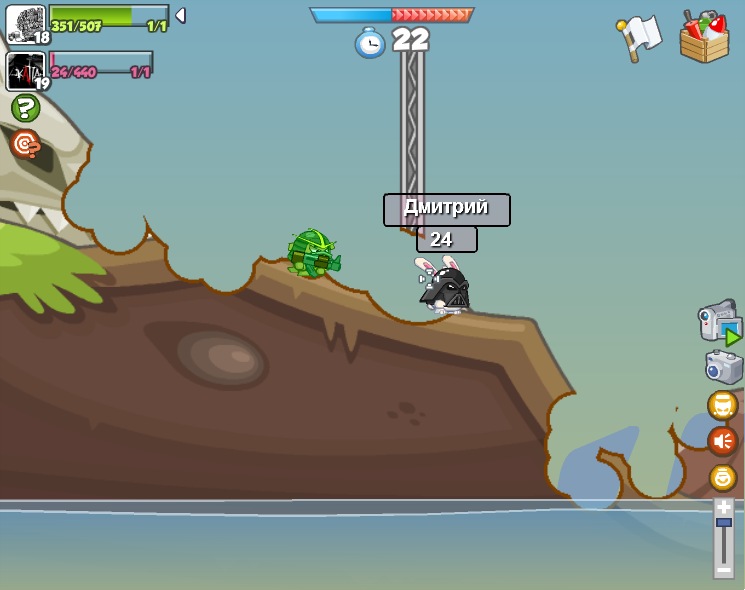Click the zoom slider handle
Image resolution: width=745 pixels, height=590 pixels.
(723, 523)
